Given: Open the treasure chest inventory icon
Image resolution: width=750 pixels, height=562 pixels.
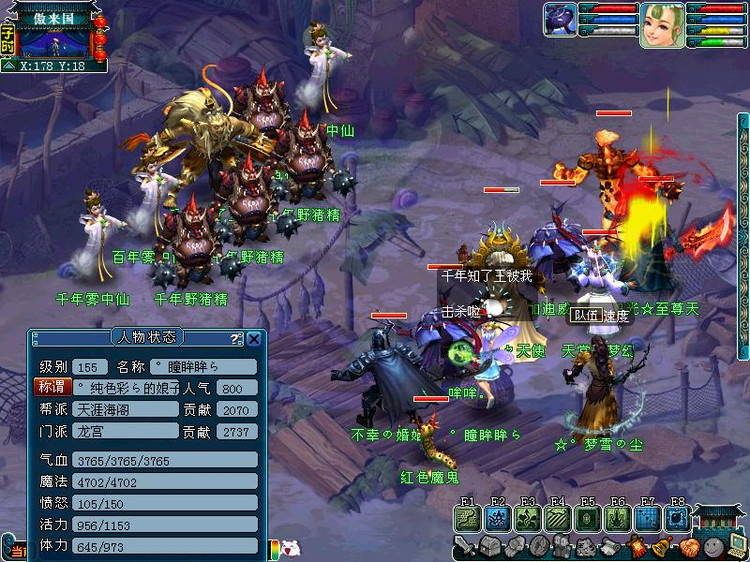Looking at the screenshot, I should tap(490, 547).
